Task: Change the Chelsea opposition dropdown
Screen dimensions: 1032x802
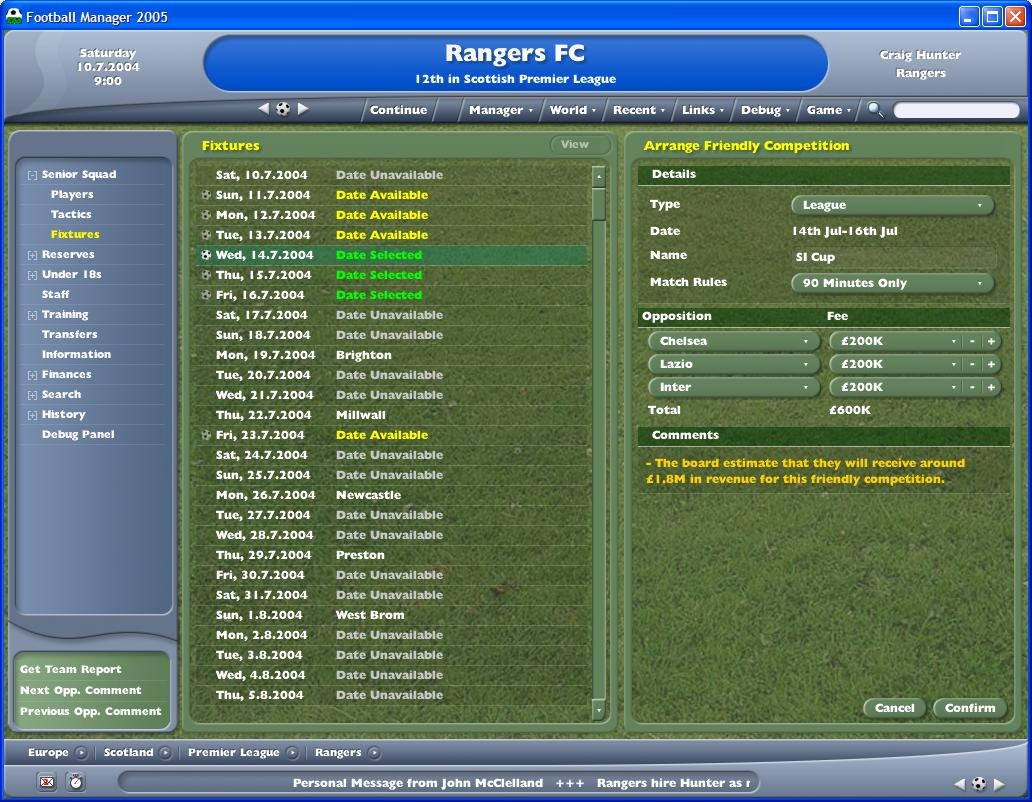Action: 734,341
